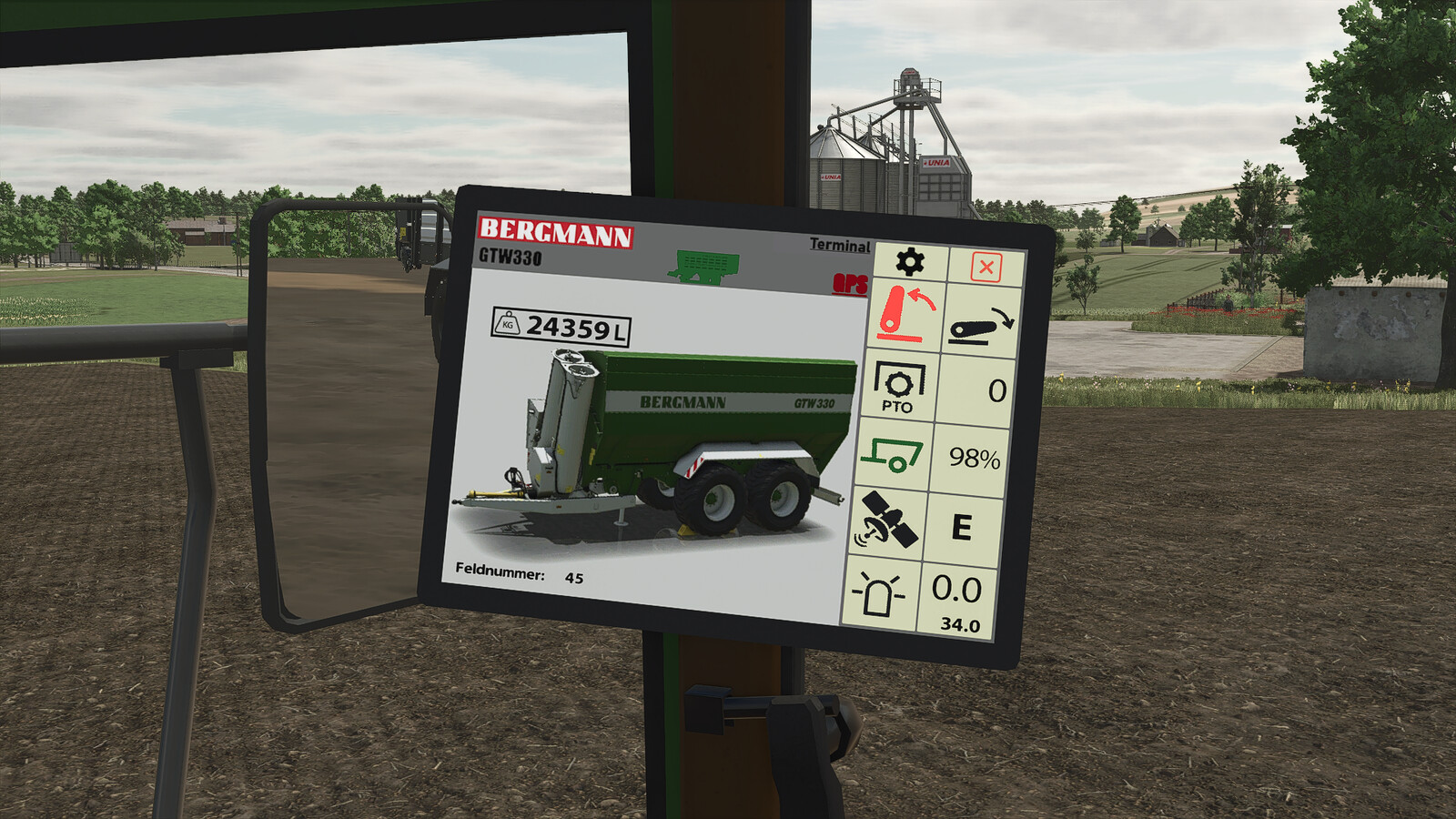Click the beacon warning light icon
The width and height of the screenshot is (1456, 819).
pyautogui.click(x=881, y=592)
